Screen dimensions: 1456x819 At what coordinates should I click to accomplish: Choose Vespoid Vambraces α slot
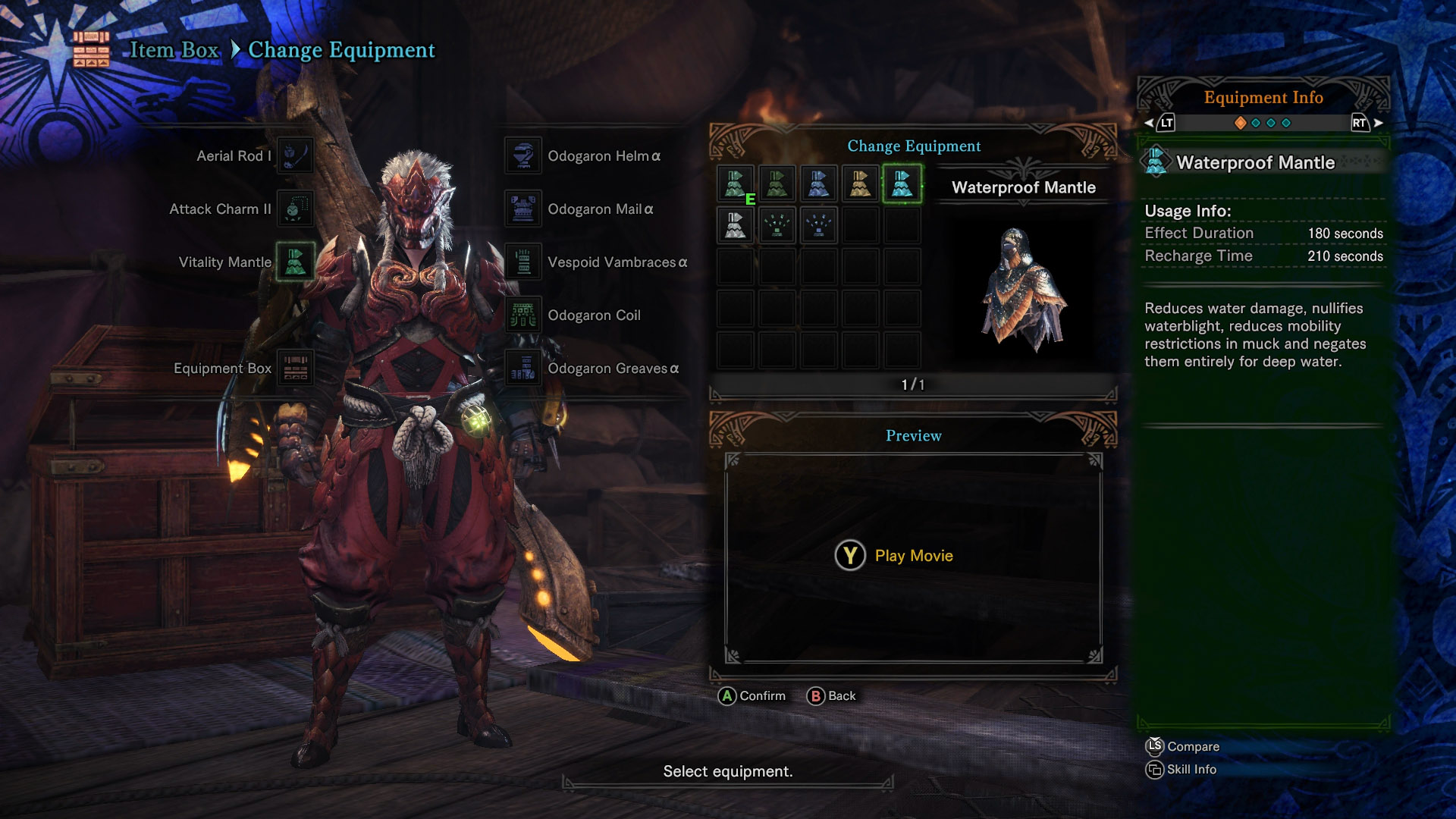pos(523,262)
